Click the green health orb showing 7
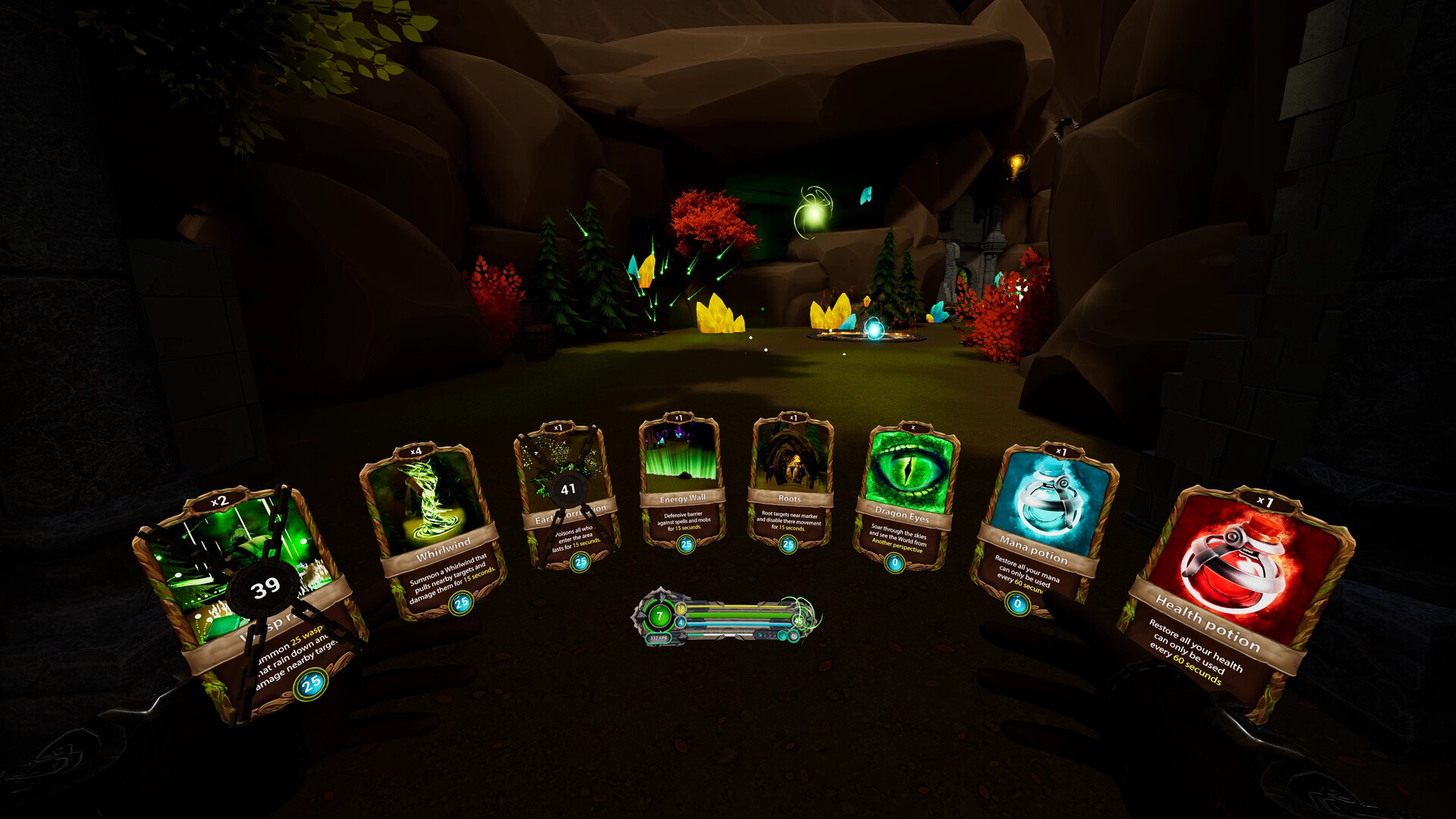This screenshot has width=1456, height=819. (658, 614)
